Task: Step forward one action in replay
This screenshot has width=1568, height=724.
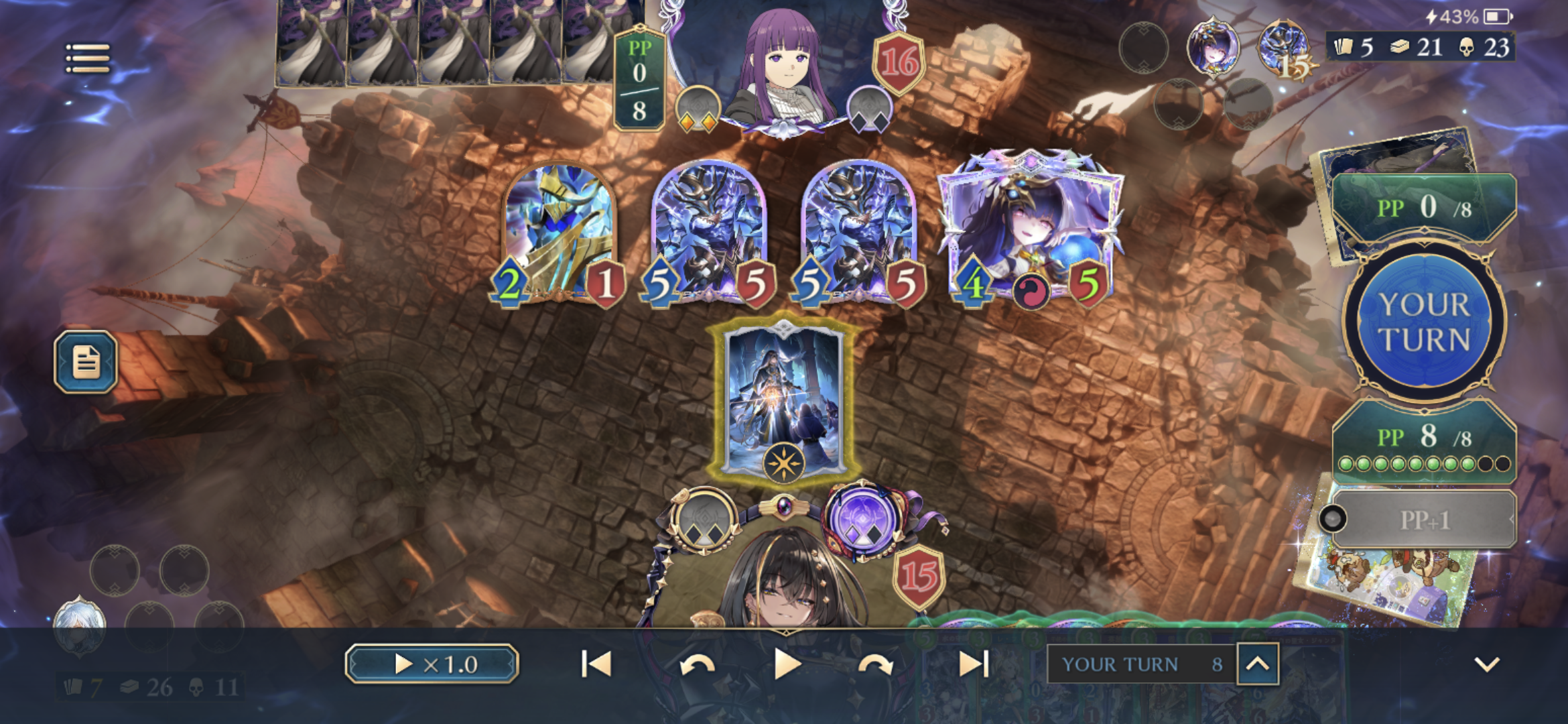Action: click(x=875, y=664)
